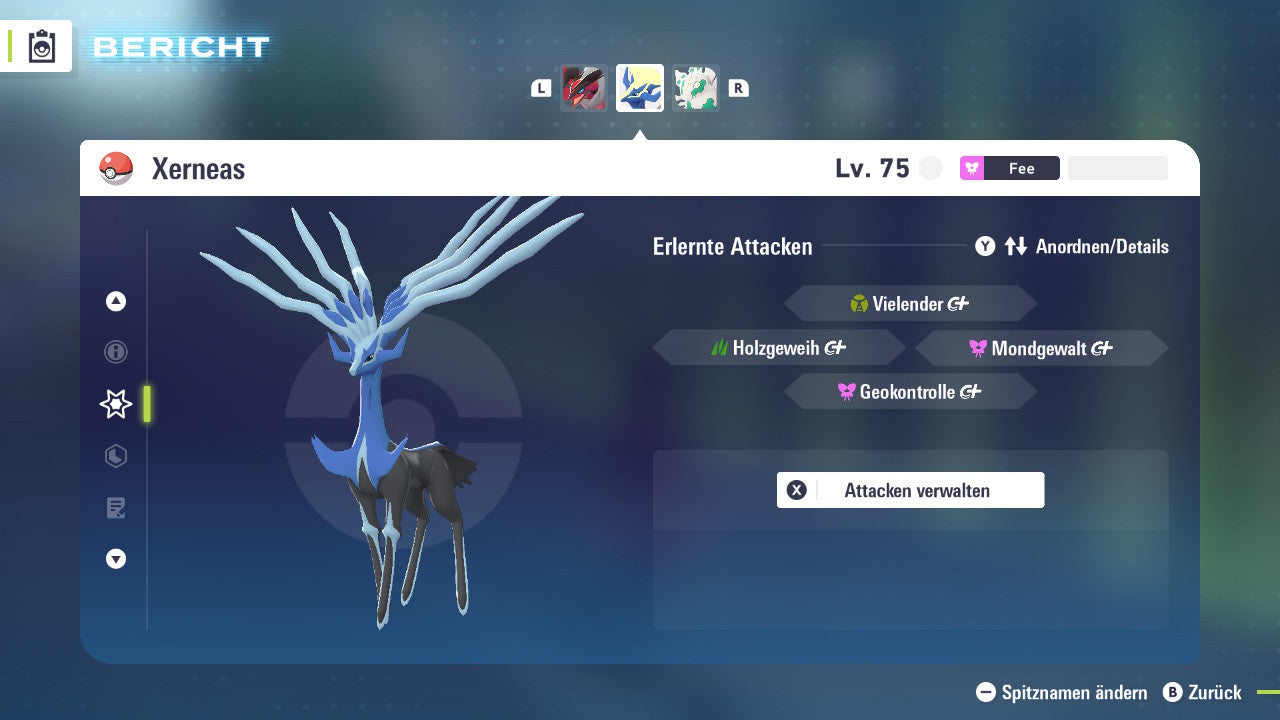Select the pink Fee type badge

coord(1009,168)
